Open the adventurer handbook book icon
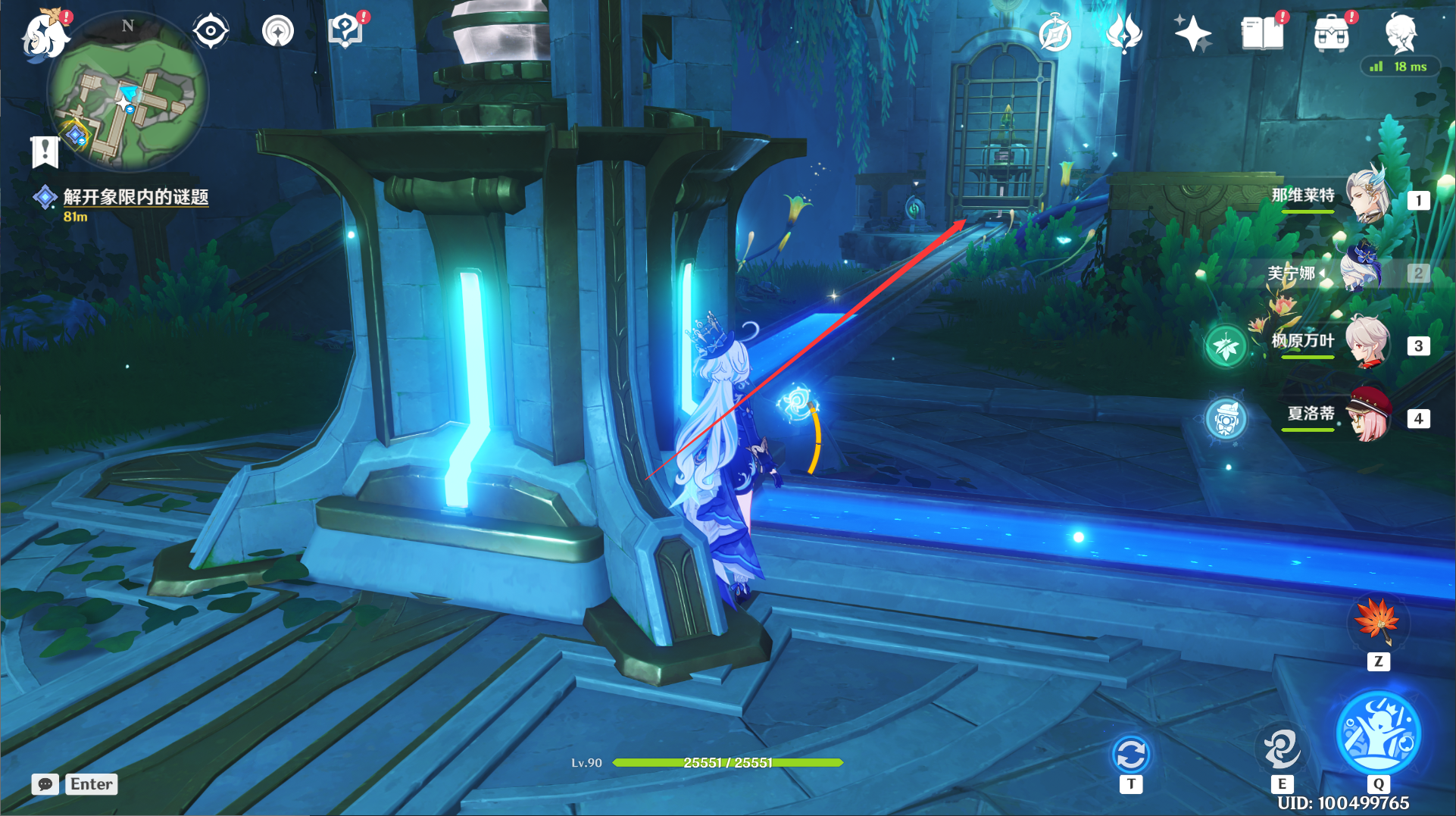The width and height of the screenshot is (1456, 816). (1261, 34)
